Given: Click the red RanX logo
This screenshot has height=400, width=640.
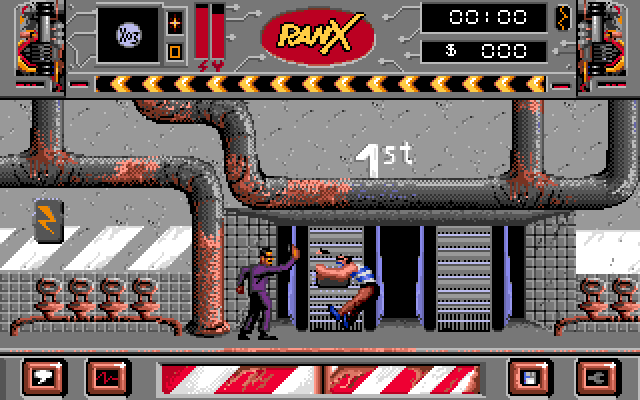Looking at the screenshot, I should [x=317, y=36].
